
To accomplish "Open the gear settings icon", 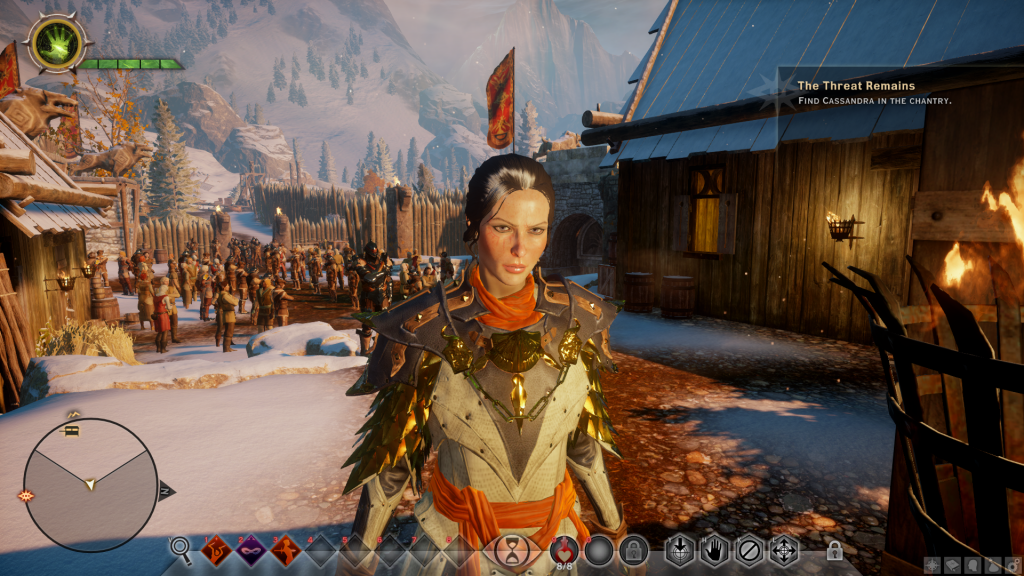I will point(1012,565).
